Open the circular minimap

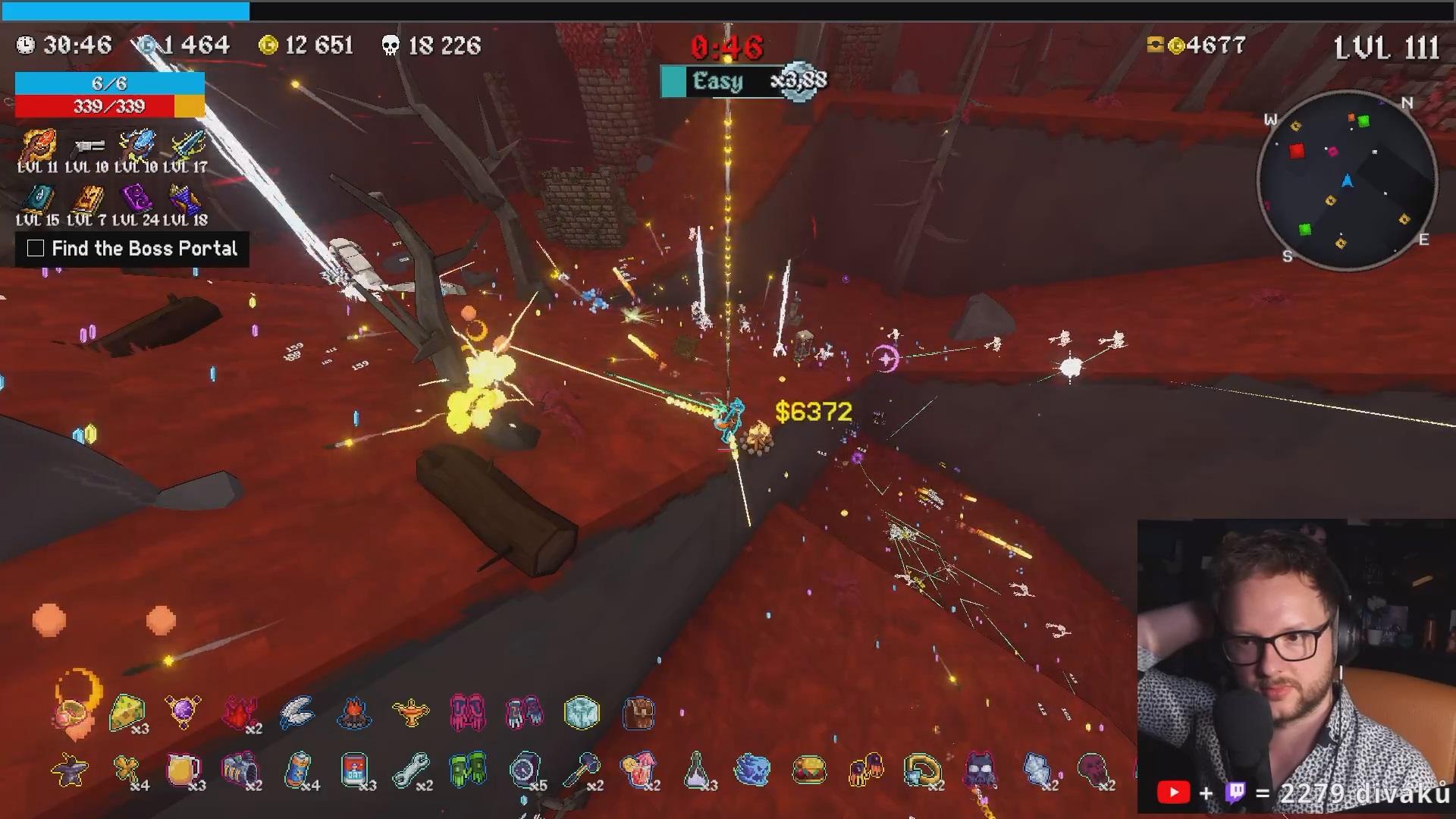click(1347, 180)
